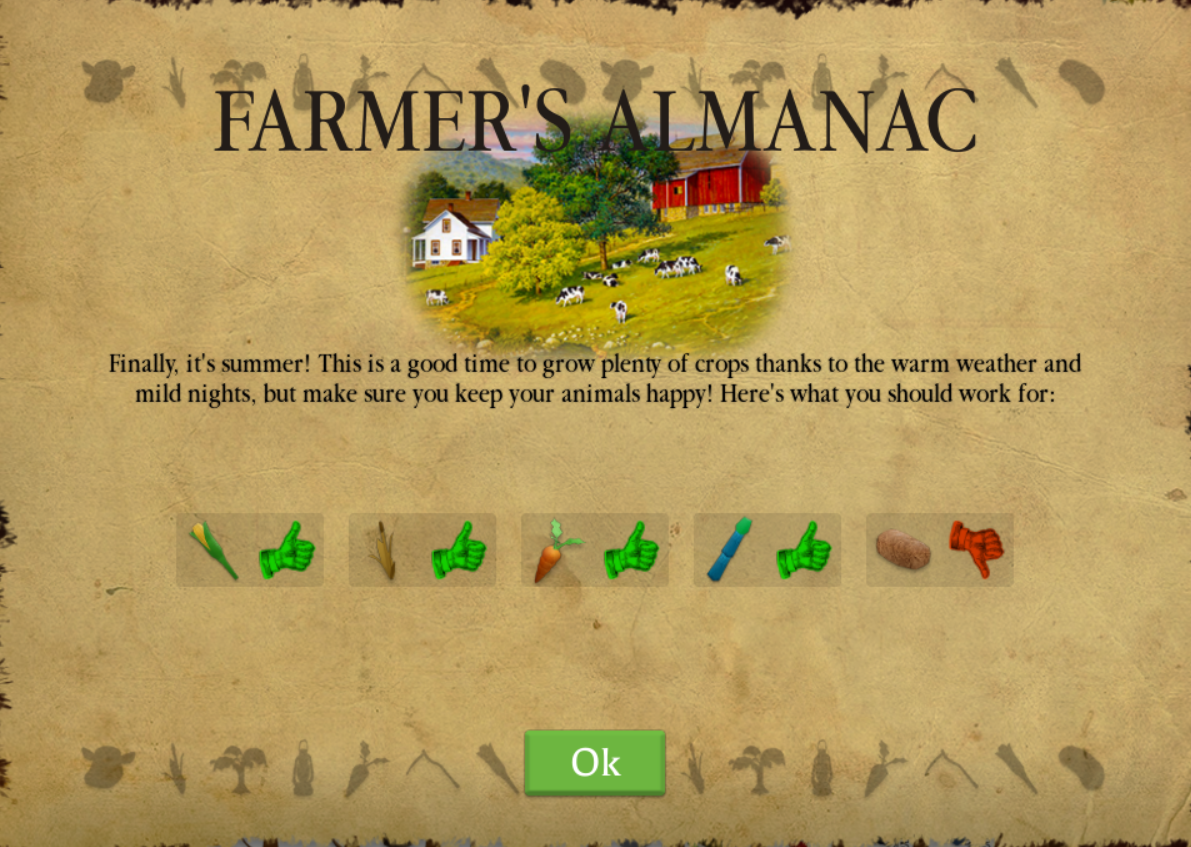Viewport: 1191px width, 847px height.
Task: Choose the wheat crop tile
Action: (x=422, y=550)
